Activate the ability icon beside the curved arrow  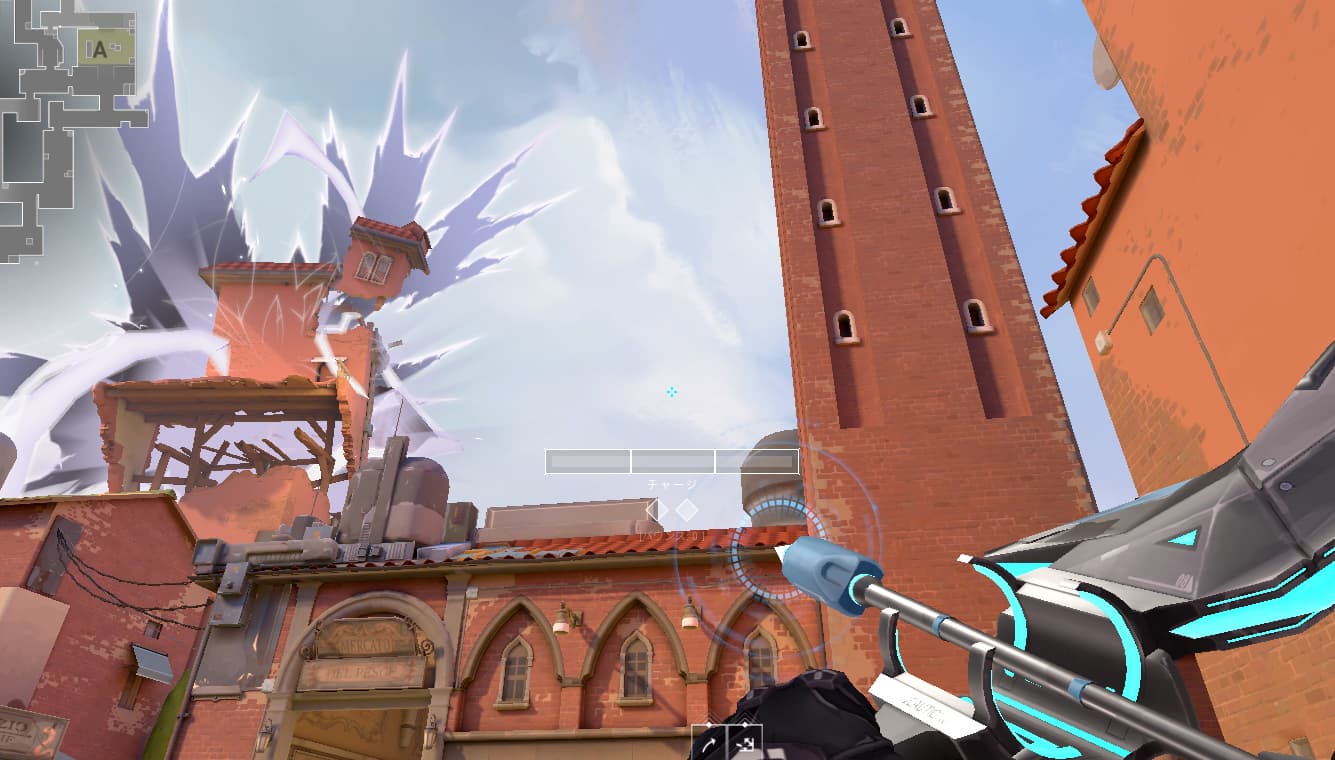[745, 743]
